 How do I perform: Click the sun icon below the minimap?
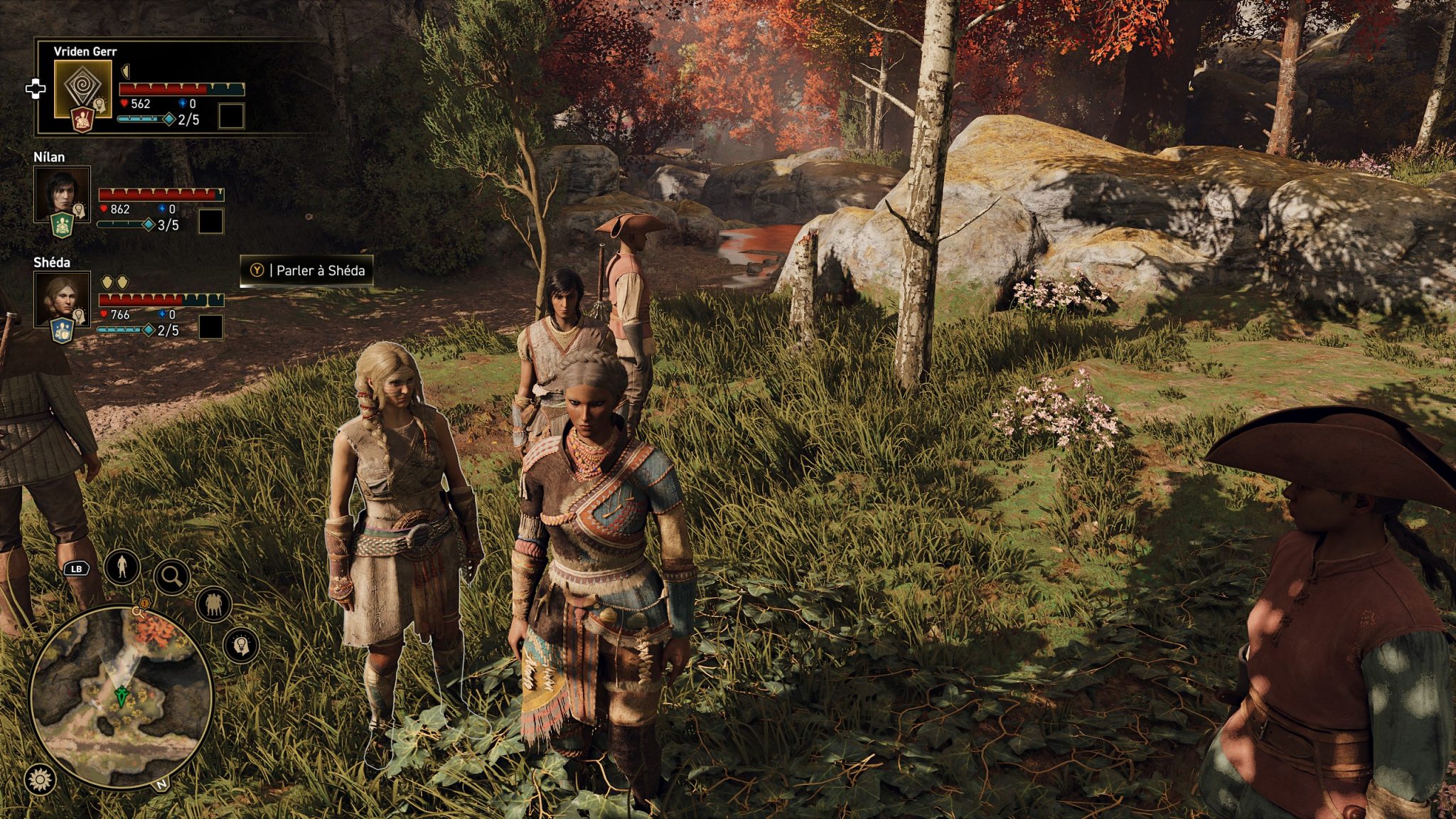[41, 780]
